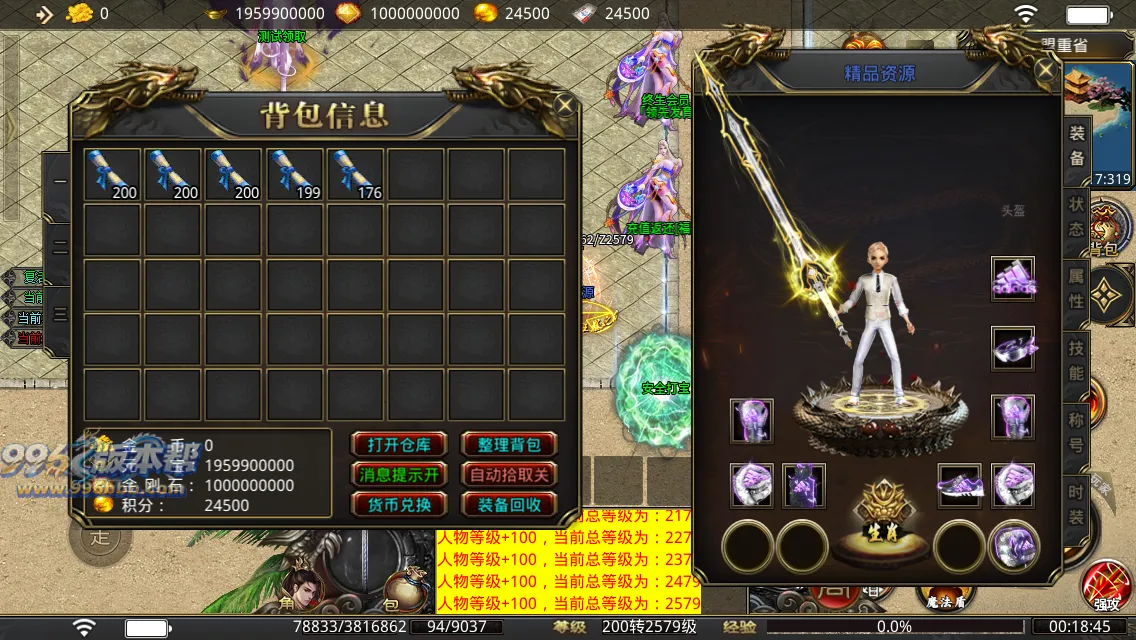Open 货币兑换 currency exchange
This screenshot has width=1136, height=640.
397,505
